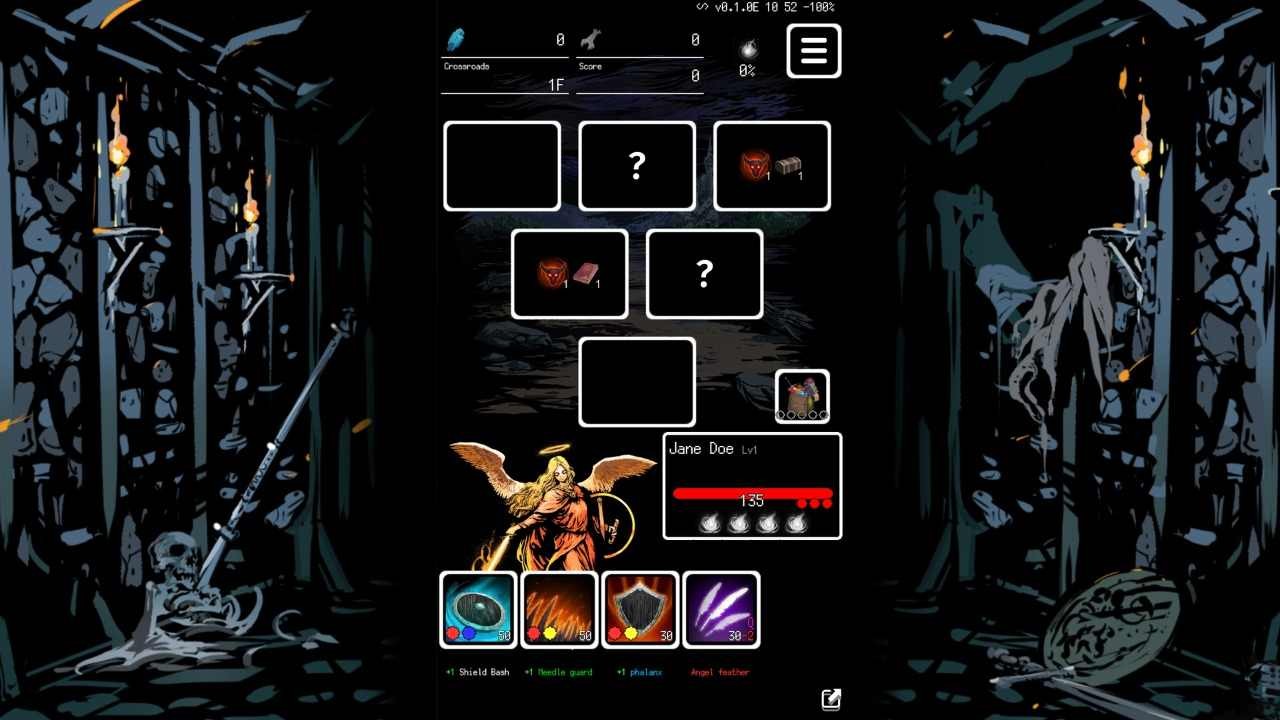Select the Shield Bash skill card
1280x720 pixels.
(x=477, y=610)
